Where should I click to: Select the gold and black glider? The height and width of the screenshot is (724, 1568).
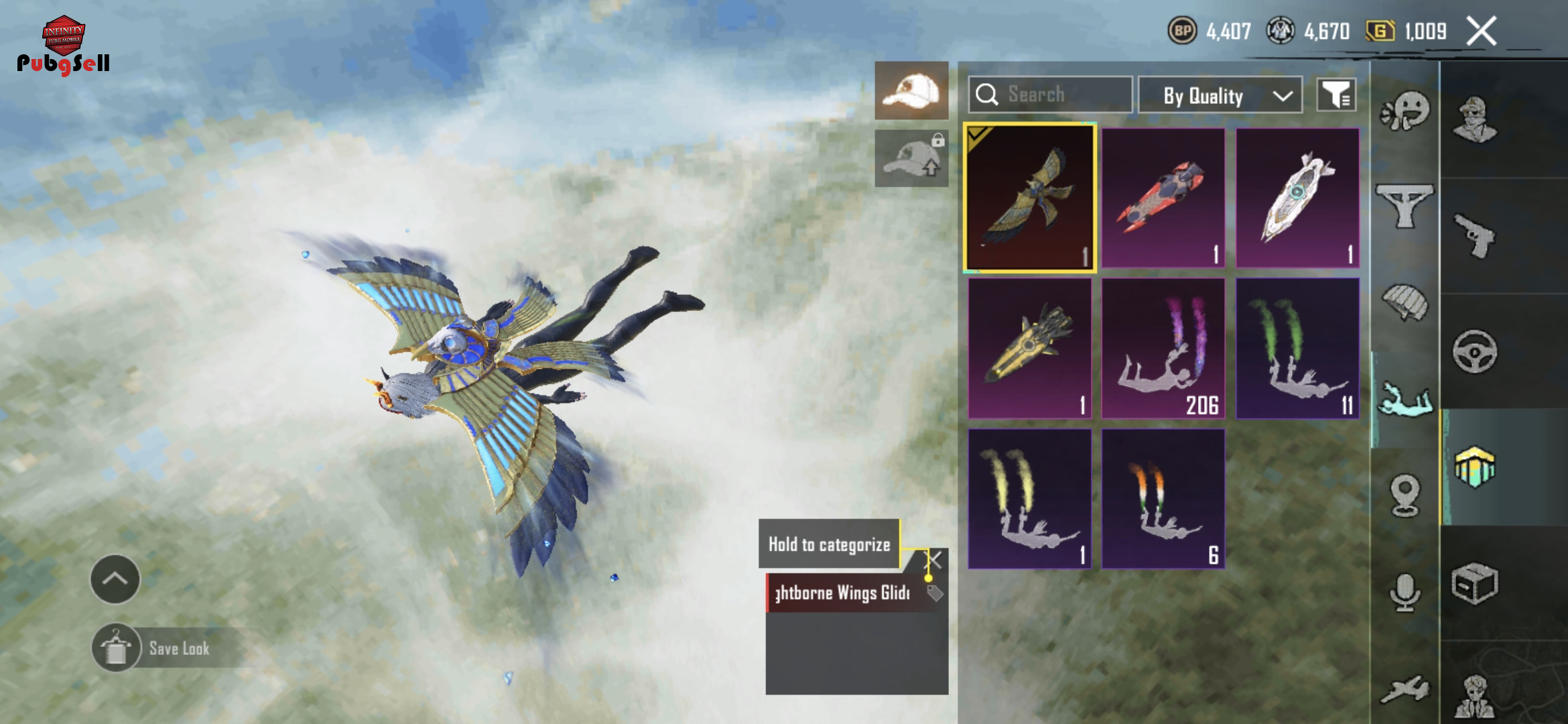(1029, 349)
